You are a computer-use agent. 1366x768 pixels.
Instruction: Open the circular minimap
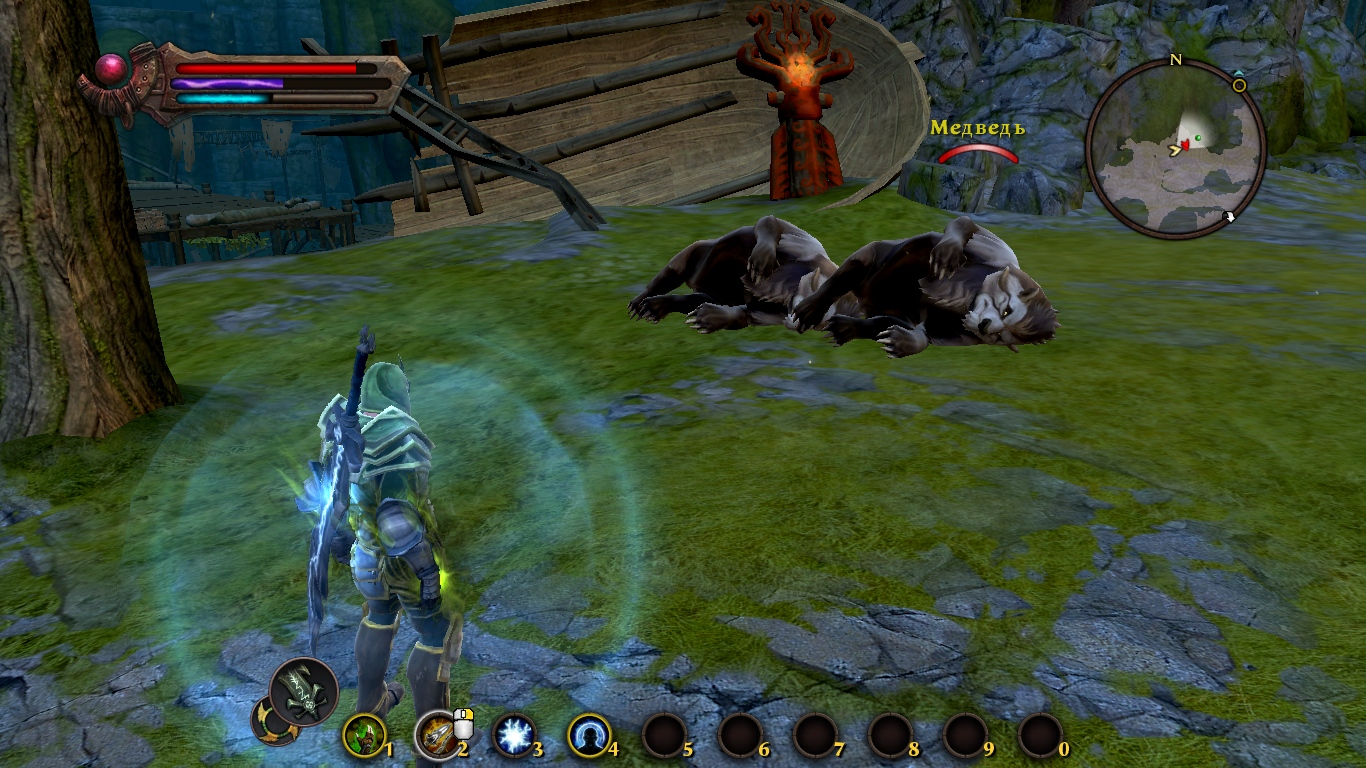[1176, 150]
